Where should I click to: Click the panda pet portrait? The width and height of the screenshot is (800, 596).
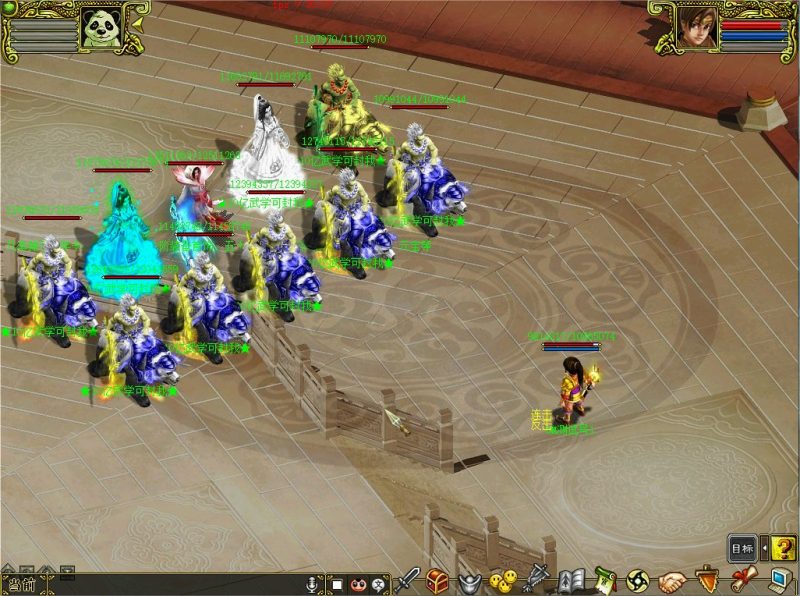pos(102,26)
